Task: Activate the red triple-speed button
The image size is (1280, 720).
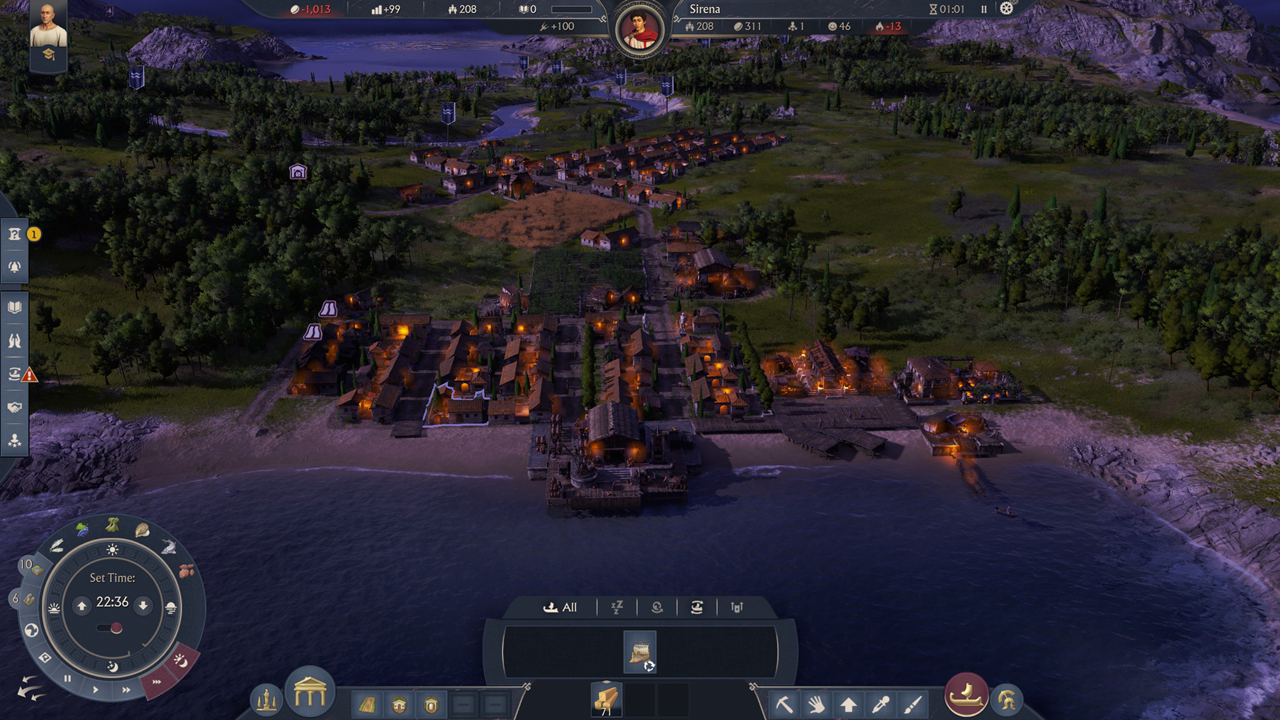Action: pos(156,683)
